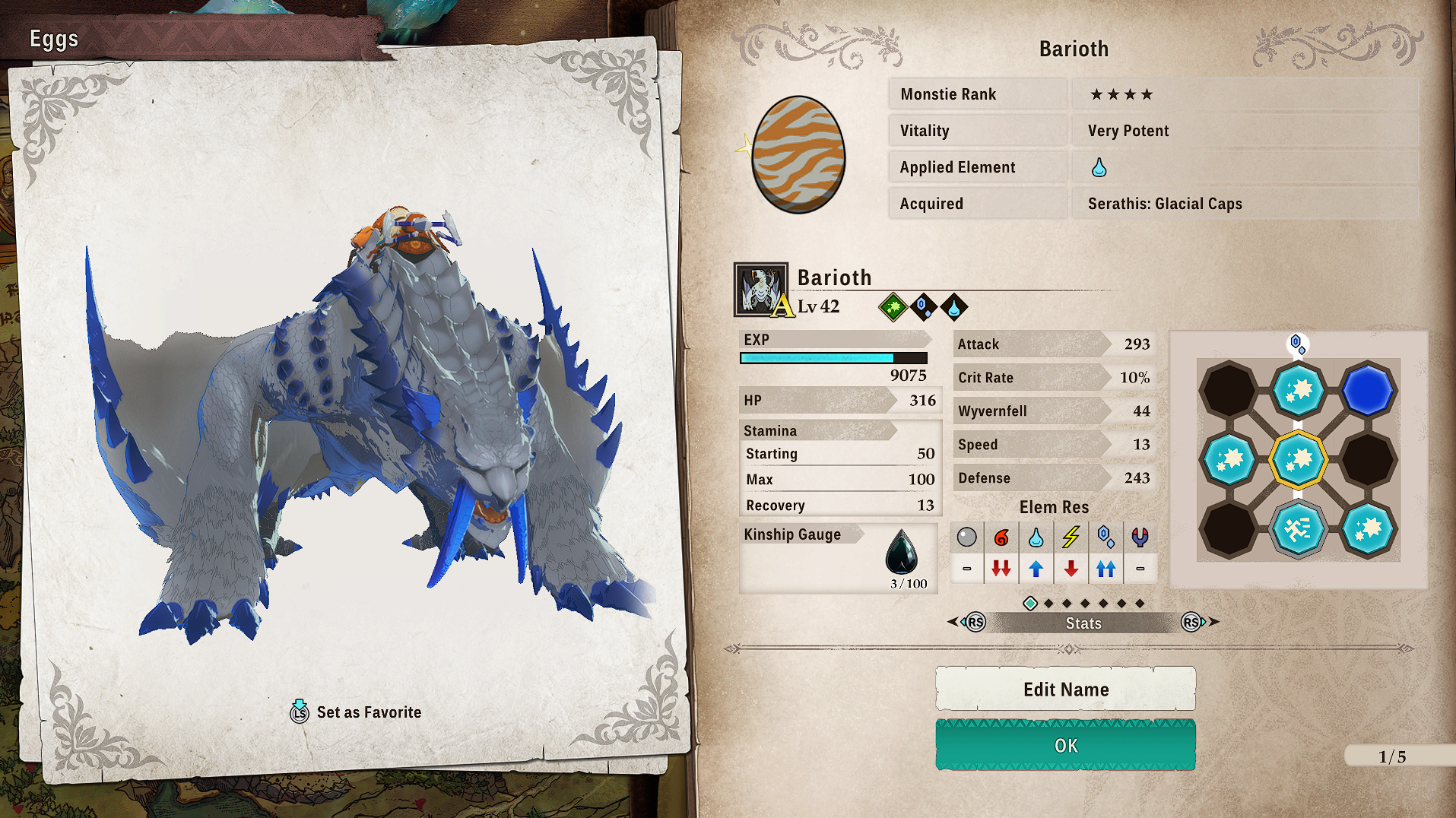The height and width of the screenshot is (818, 1456).
Task: Open the Edit Name option
Action: click(x=1065, y=689)
